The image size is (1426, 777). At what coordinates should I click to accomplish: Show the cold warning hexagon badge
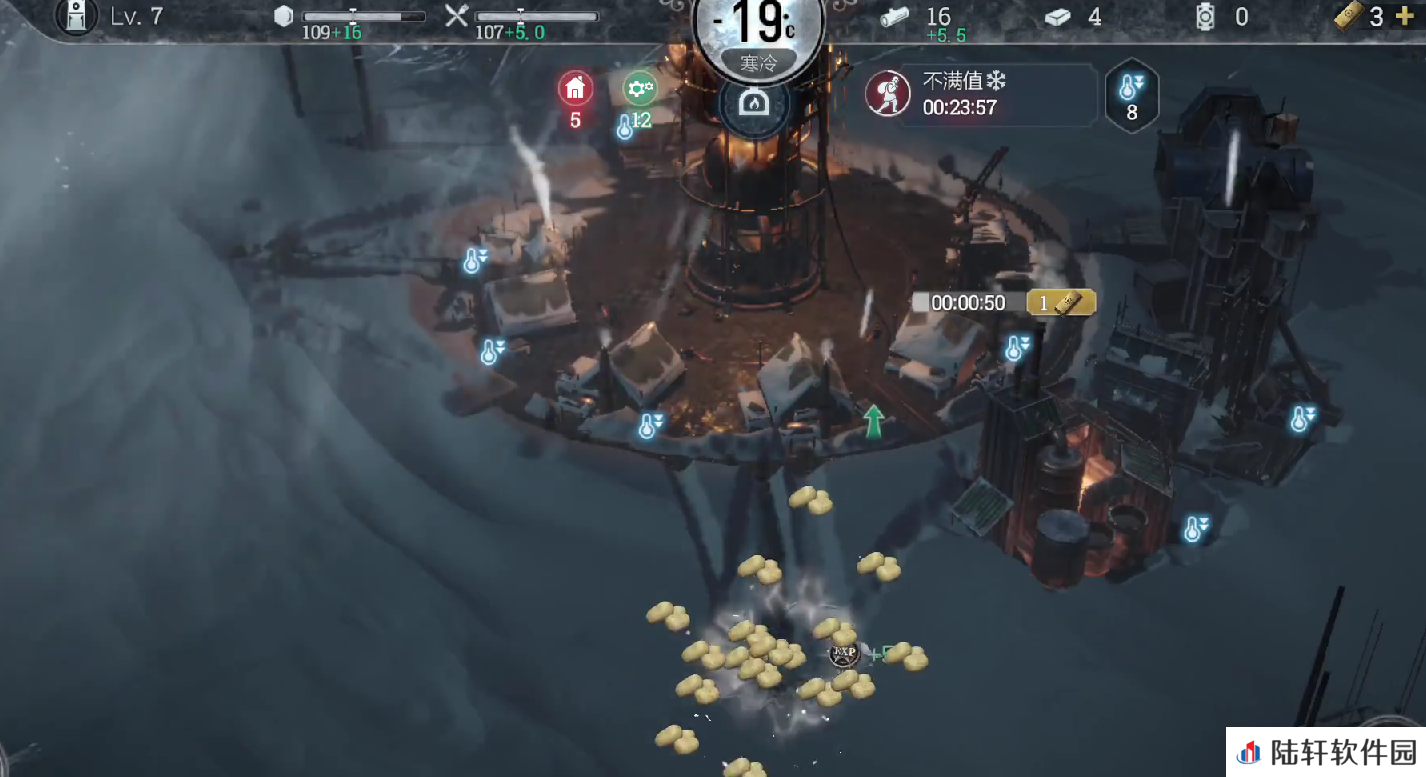coord(1132,96)
